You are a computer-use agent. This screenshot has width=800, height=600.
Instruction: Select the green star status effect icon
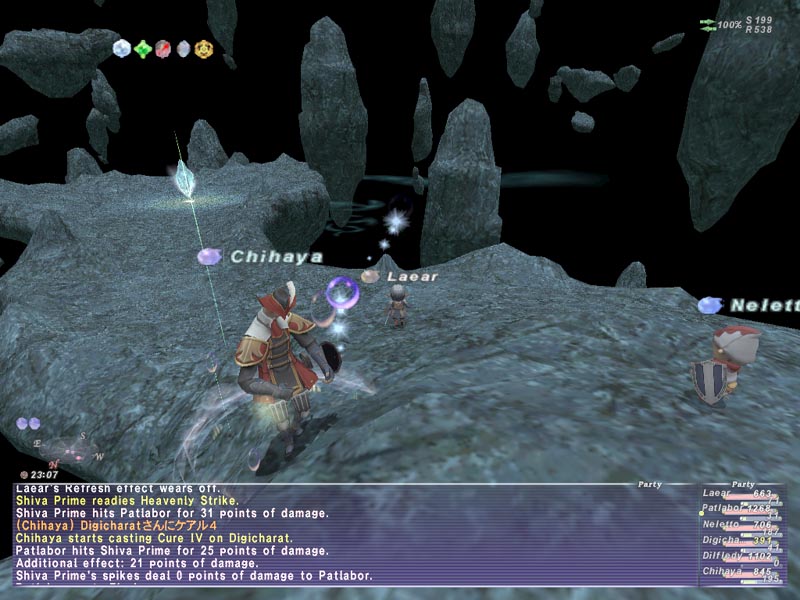pyautogui.click(x=143, y=48)
